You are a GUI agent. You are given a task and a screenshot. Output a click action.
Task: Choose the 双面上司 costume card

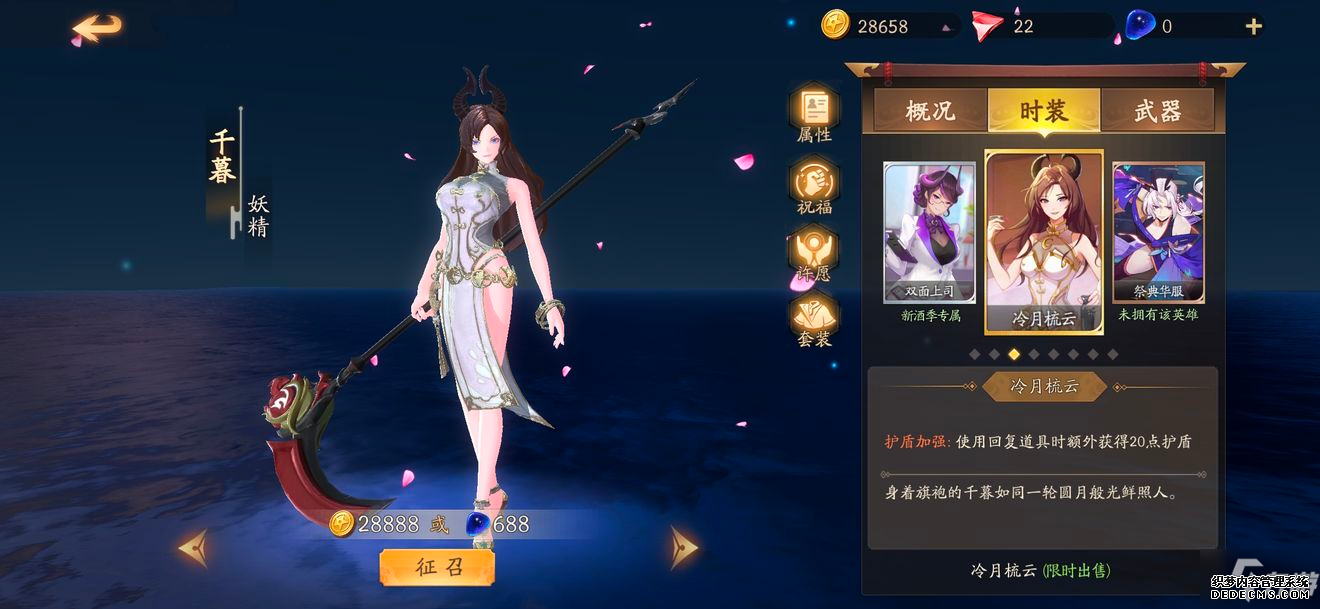coord(929,233)
